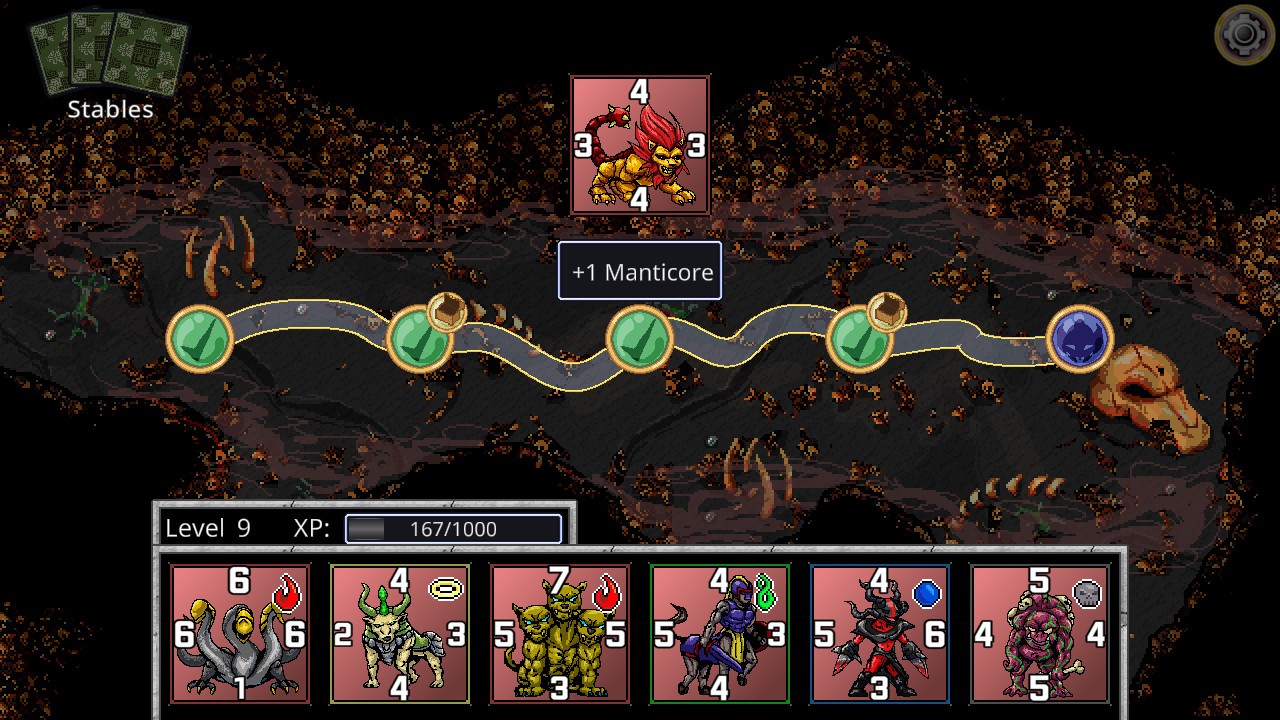Select the grey three-headed hydra card
The image size is (1280, 720).
240,633
